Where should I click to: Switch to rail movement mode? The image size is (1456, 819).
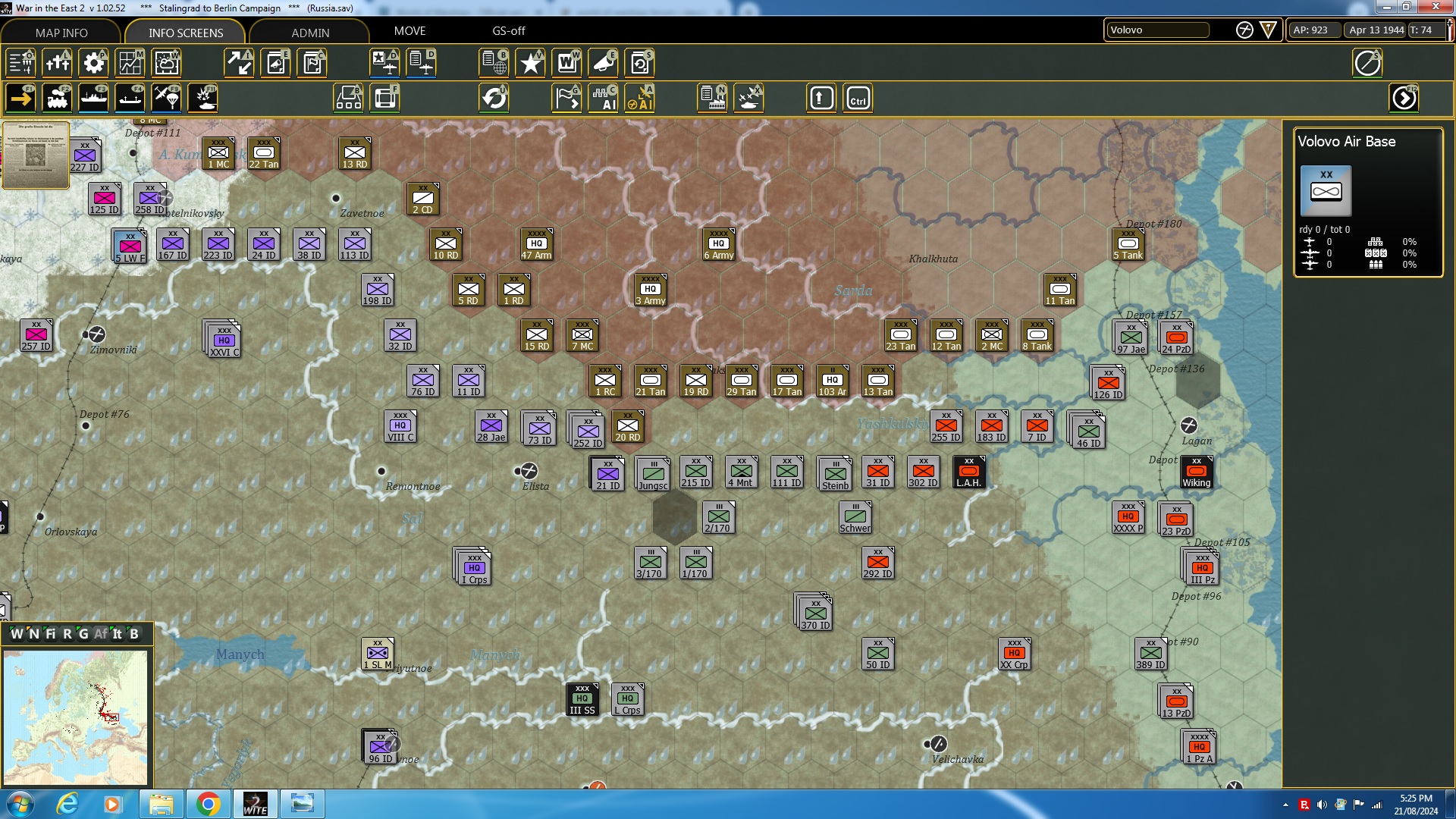[x=58, y=98]
